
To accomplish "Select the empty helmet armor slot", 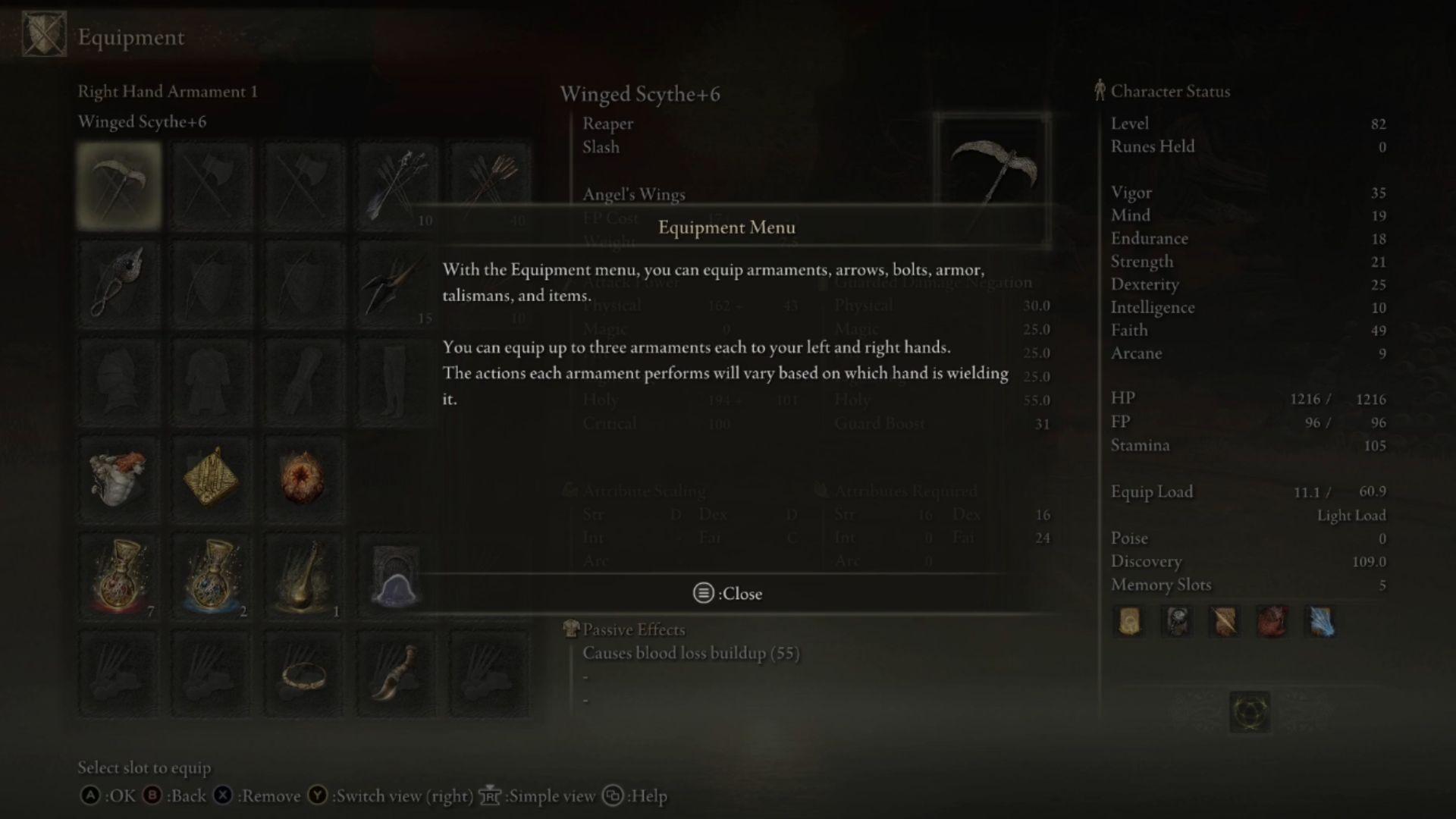I will click(119, 381).
